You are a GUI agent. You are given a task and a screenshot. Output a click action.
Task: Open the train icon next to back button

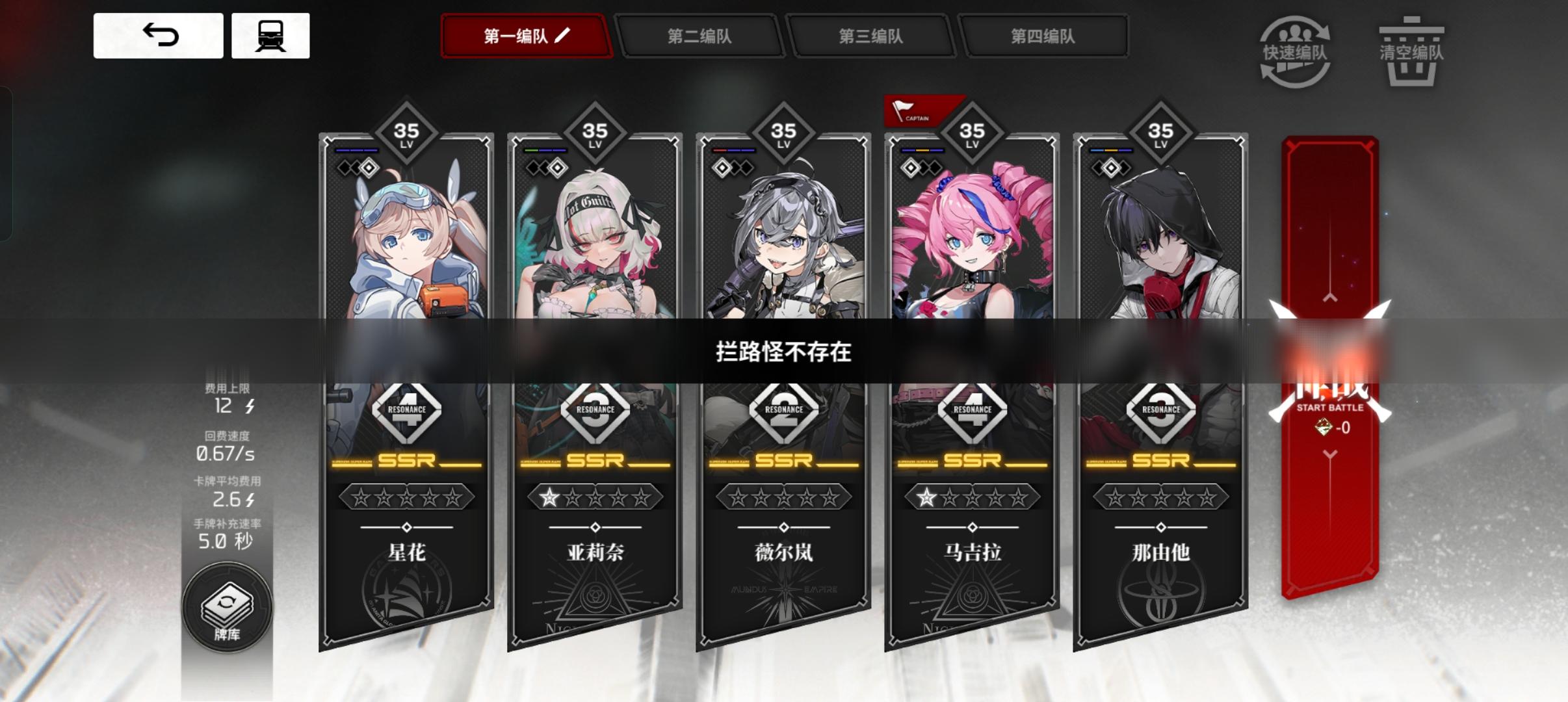[x=271, y=36]
